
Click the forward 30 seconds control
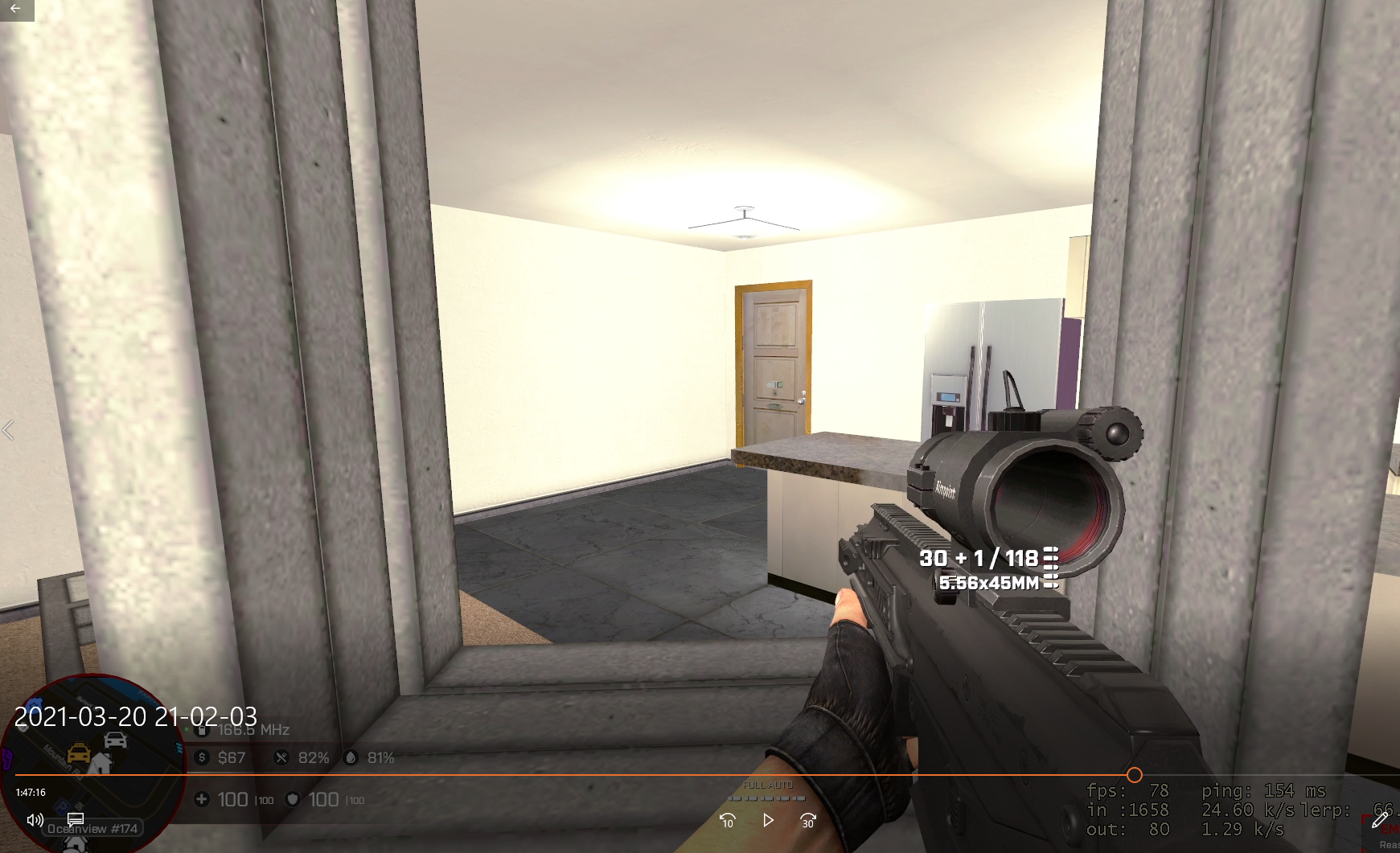pyautogui.click(x=807, y=821)
